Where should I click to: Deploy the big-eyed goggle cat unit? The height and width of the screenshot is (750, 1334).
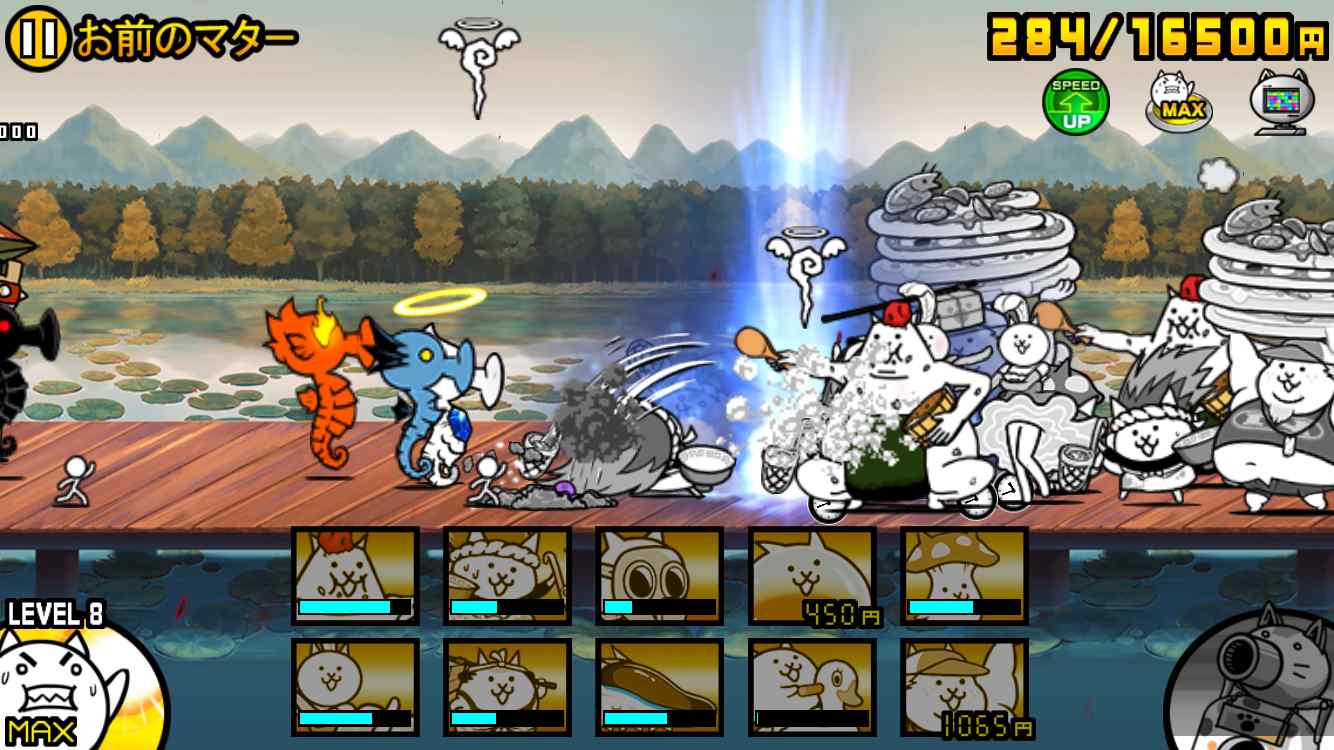(x=660, y=576)
